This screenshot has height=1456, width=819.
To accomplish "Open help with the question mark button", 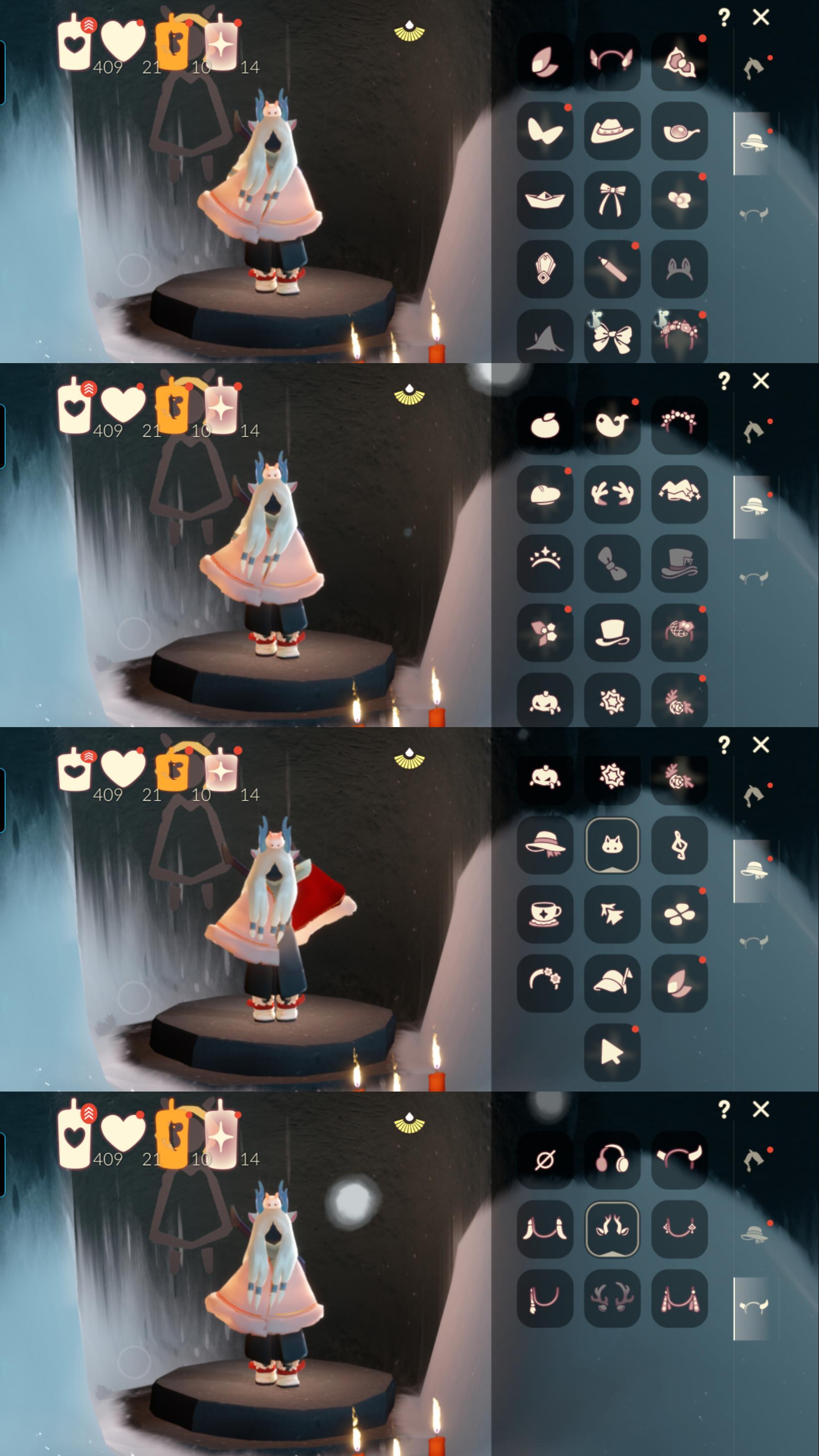I will tap(724, 17).
